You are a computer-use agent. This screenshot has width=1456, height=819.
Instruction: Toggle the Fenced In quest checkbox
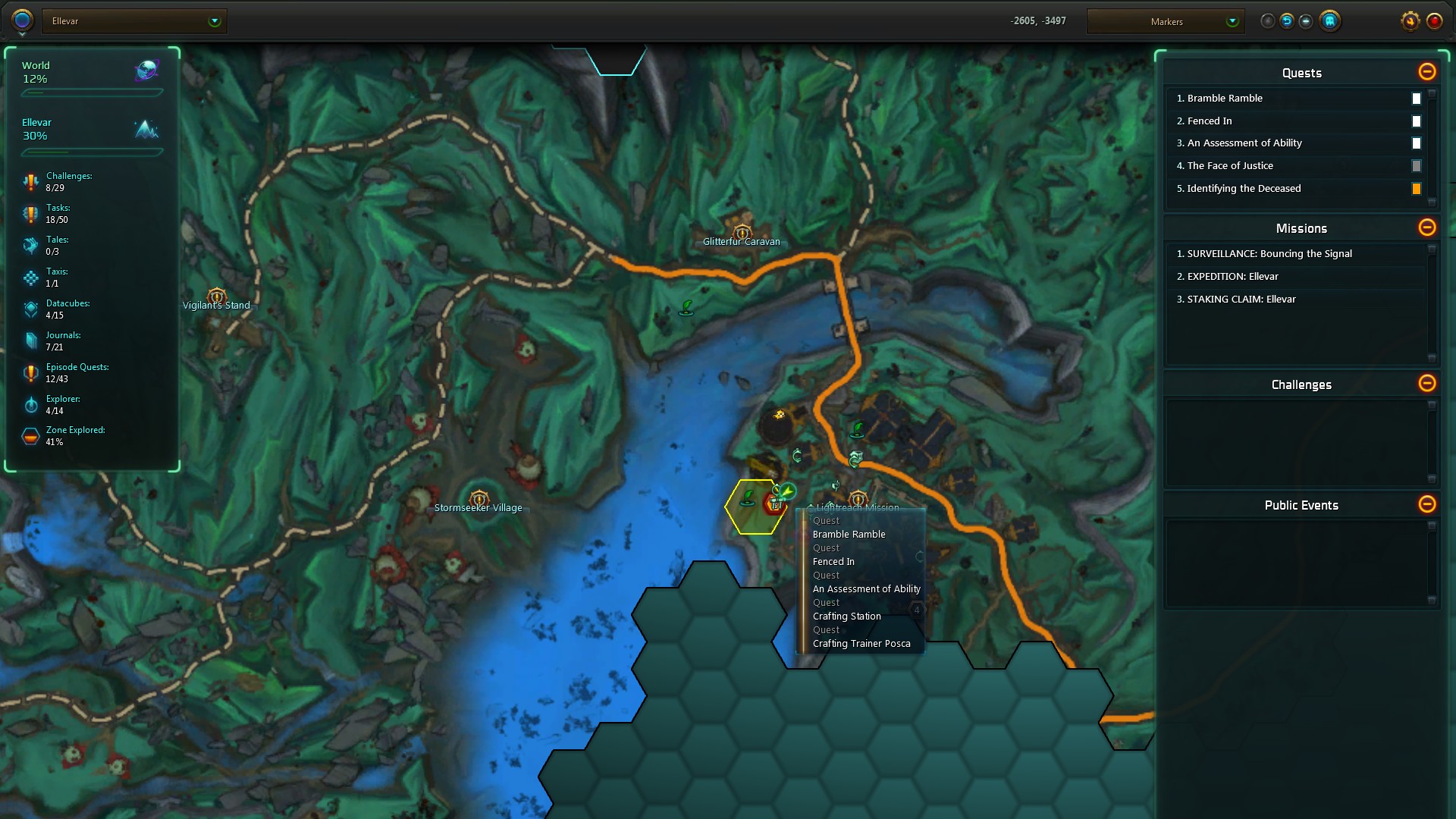click(1416, 121)
